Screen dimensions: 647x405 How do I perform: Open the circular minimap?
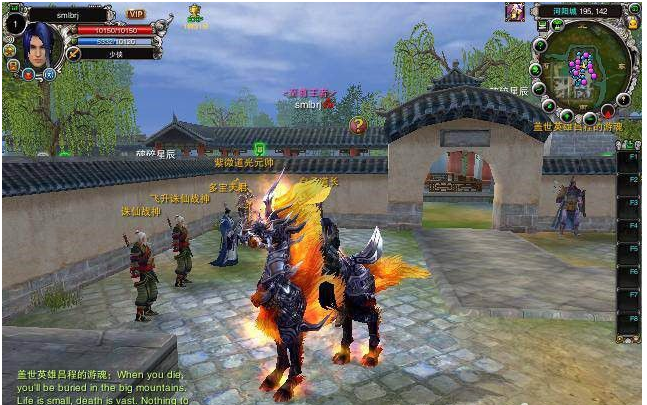pos(584,68)
